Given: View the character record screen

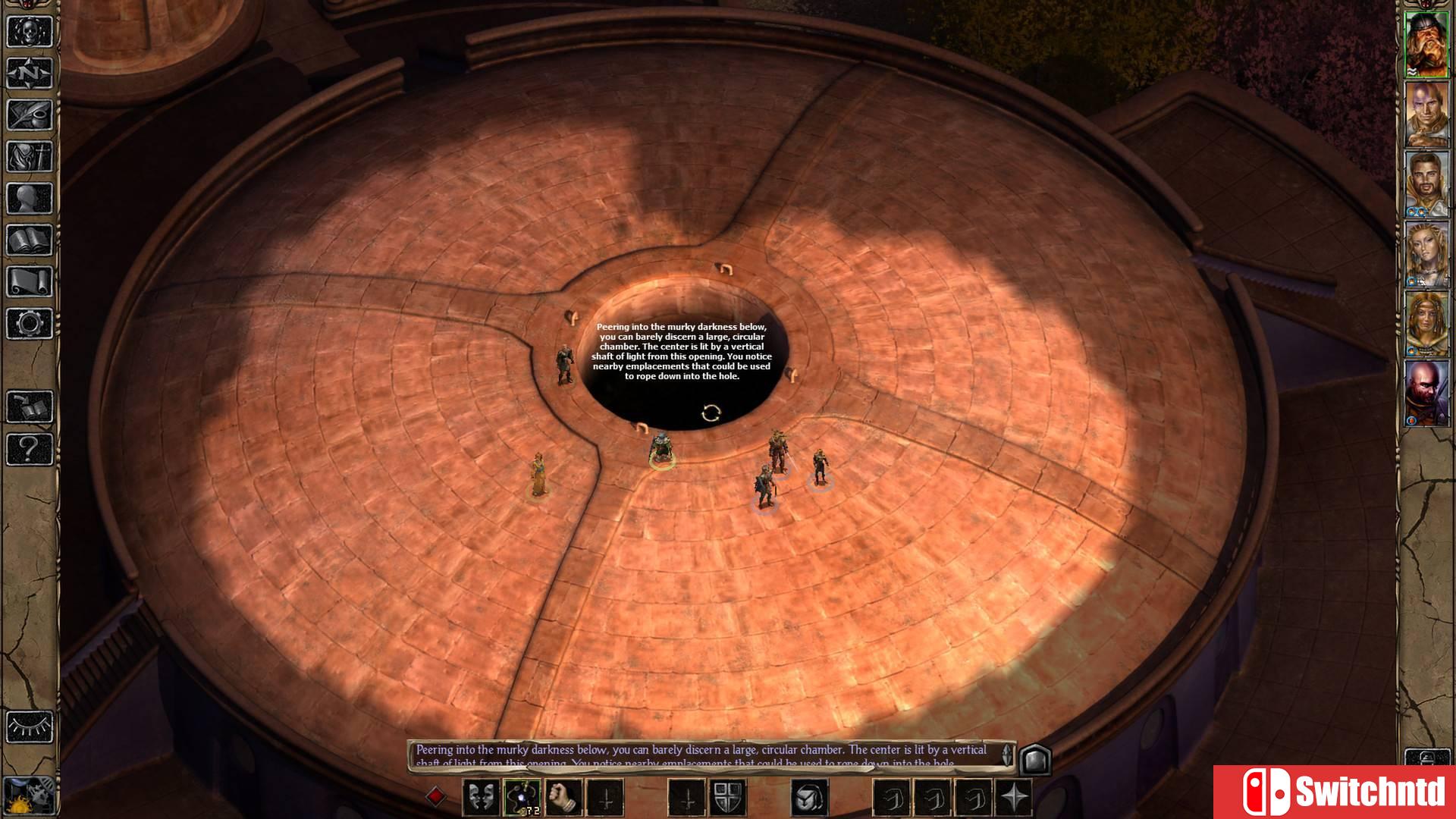Looking at the screenshot, I should [x=28, y=194].
